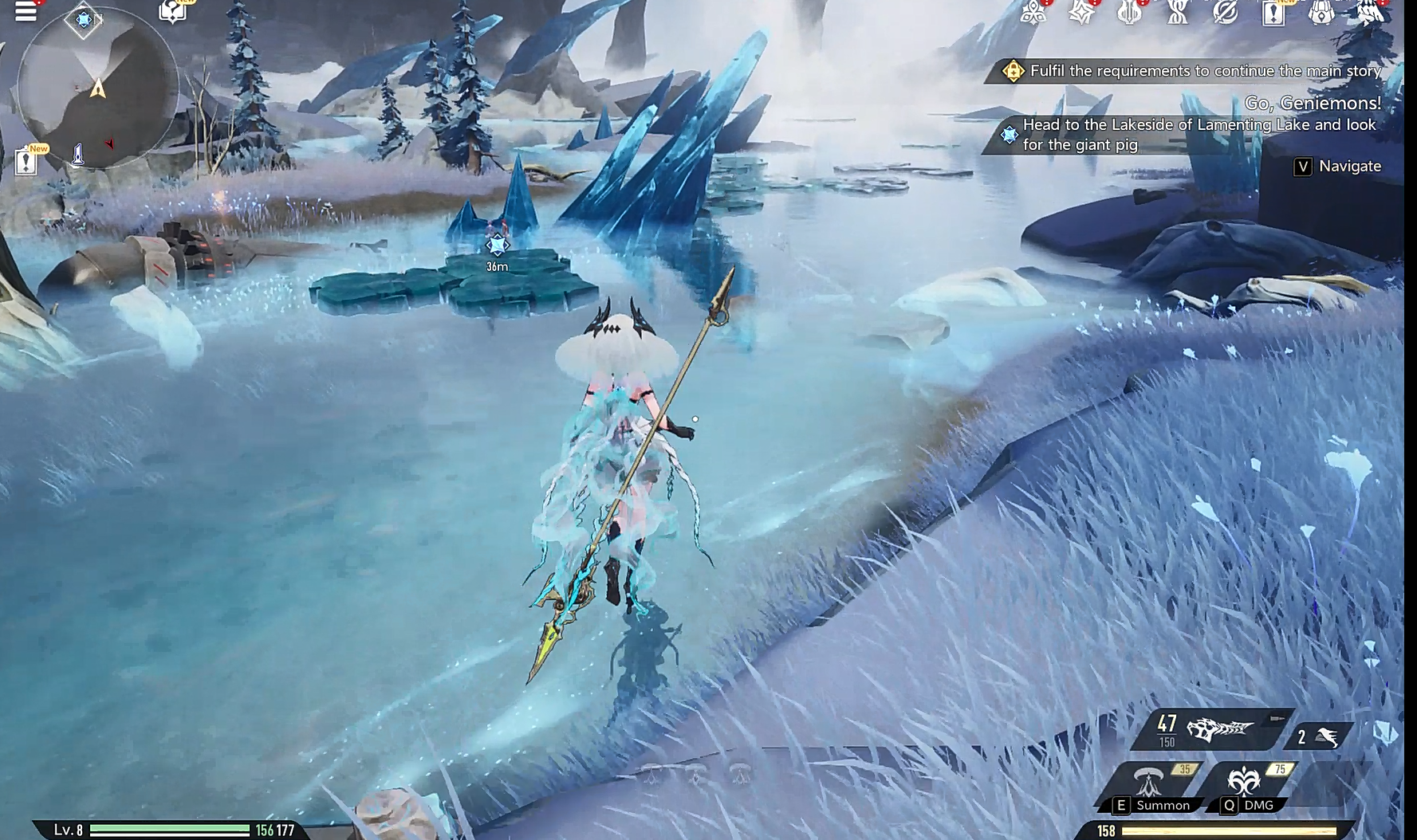Click the three-petal flower icon in top bar

click(x=1033, y=13)
